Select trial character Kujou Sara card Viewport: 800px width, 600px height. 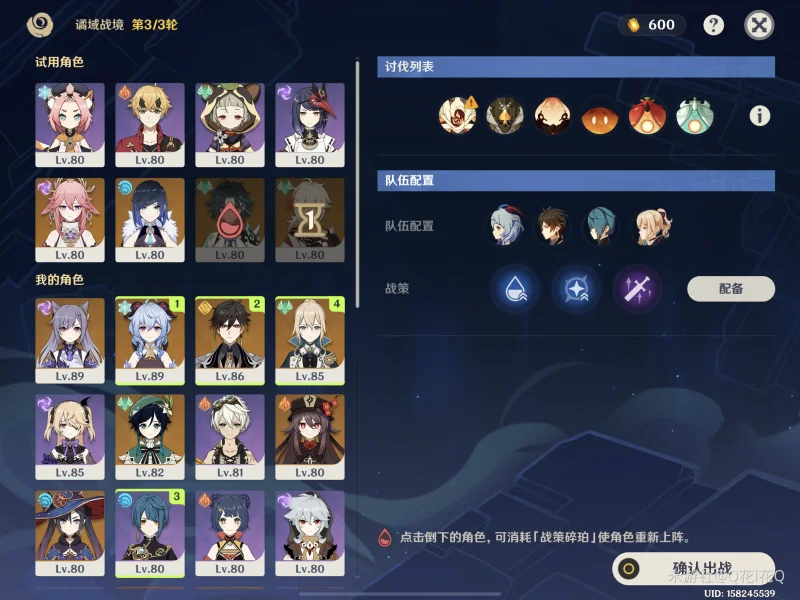(310, 124)
